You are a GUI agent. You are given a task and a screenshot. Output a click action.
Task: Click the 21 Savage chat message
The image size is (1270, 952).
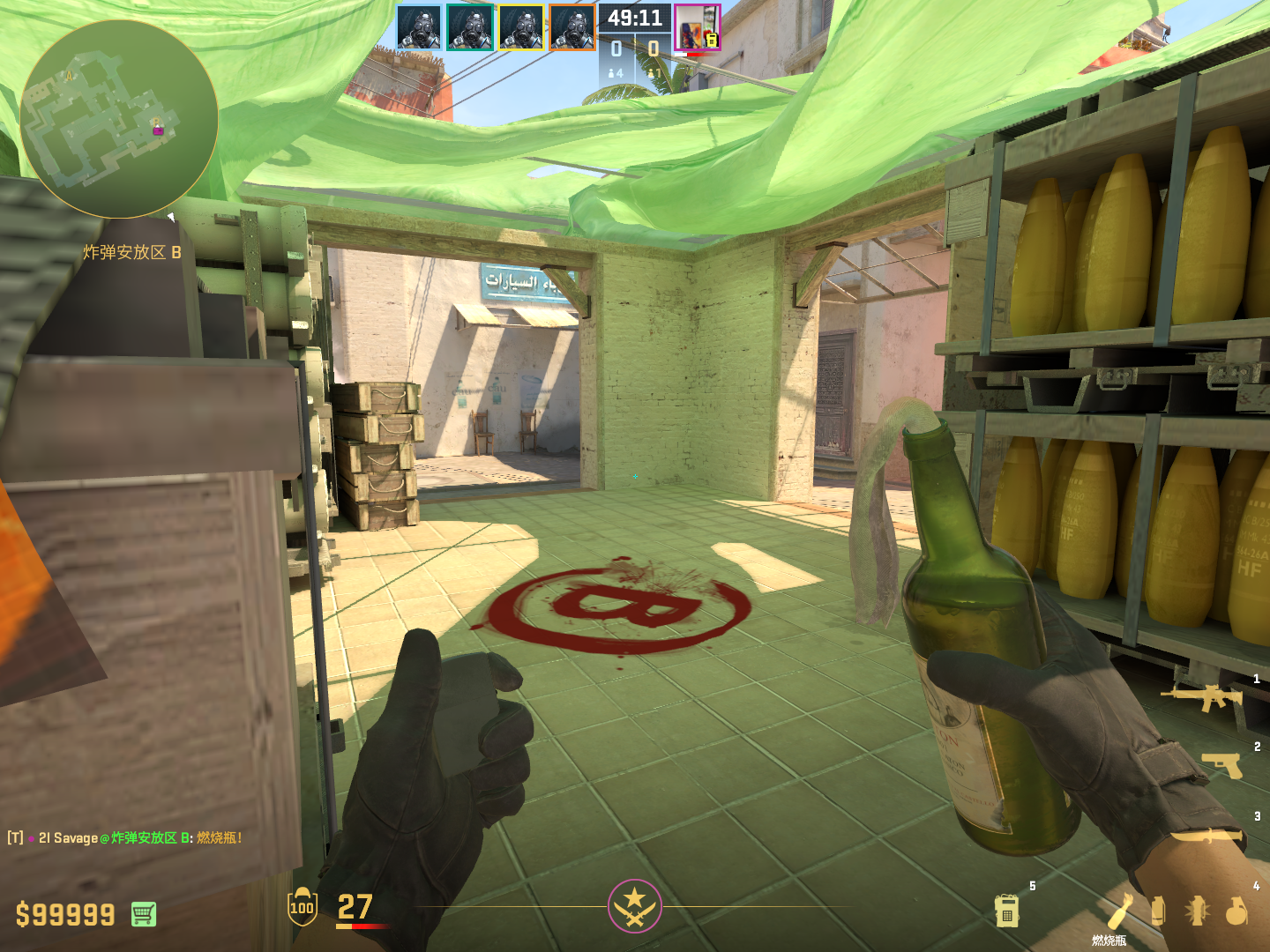pos(125,837)
